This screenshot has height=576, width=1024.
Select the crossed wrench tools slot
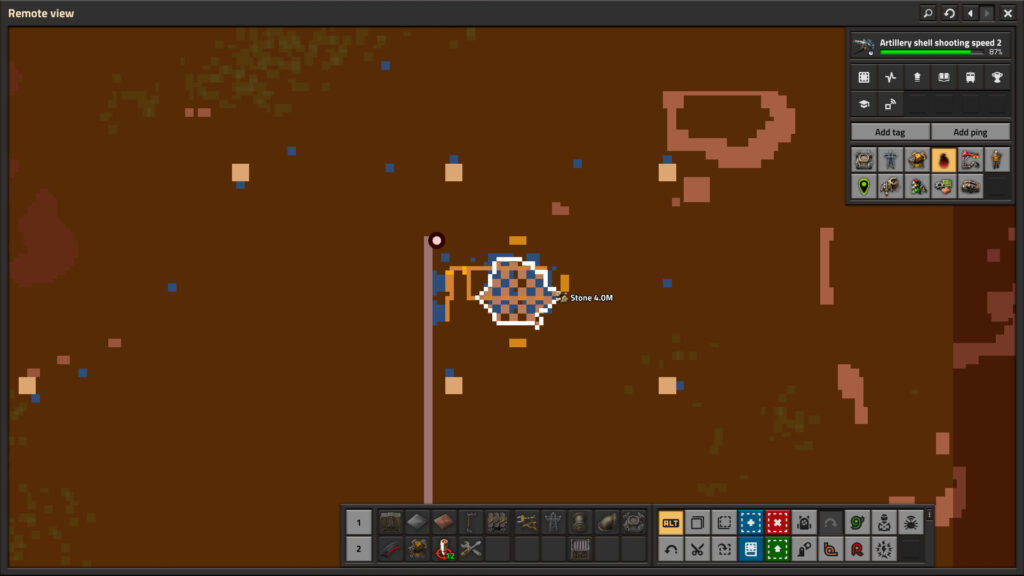pyautogui.click(x=471, y=549)
